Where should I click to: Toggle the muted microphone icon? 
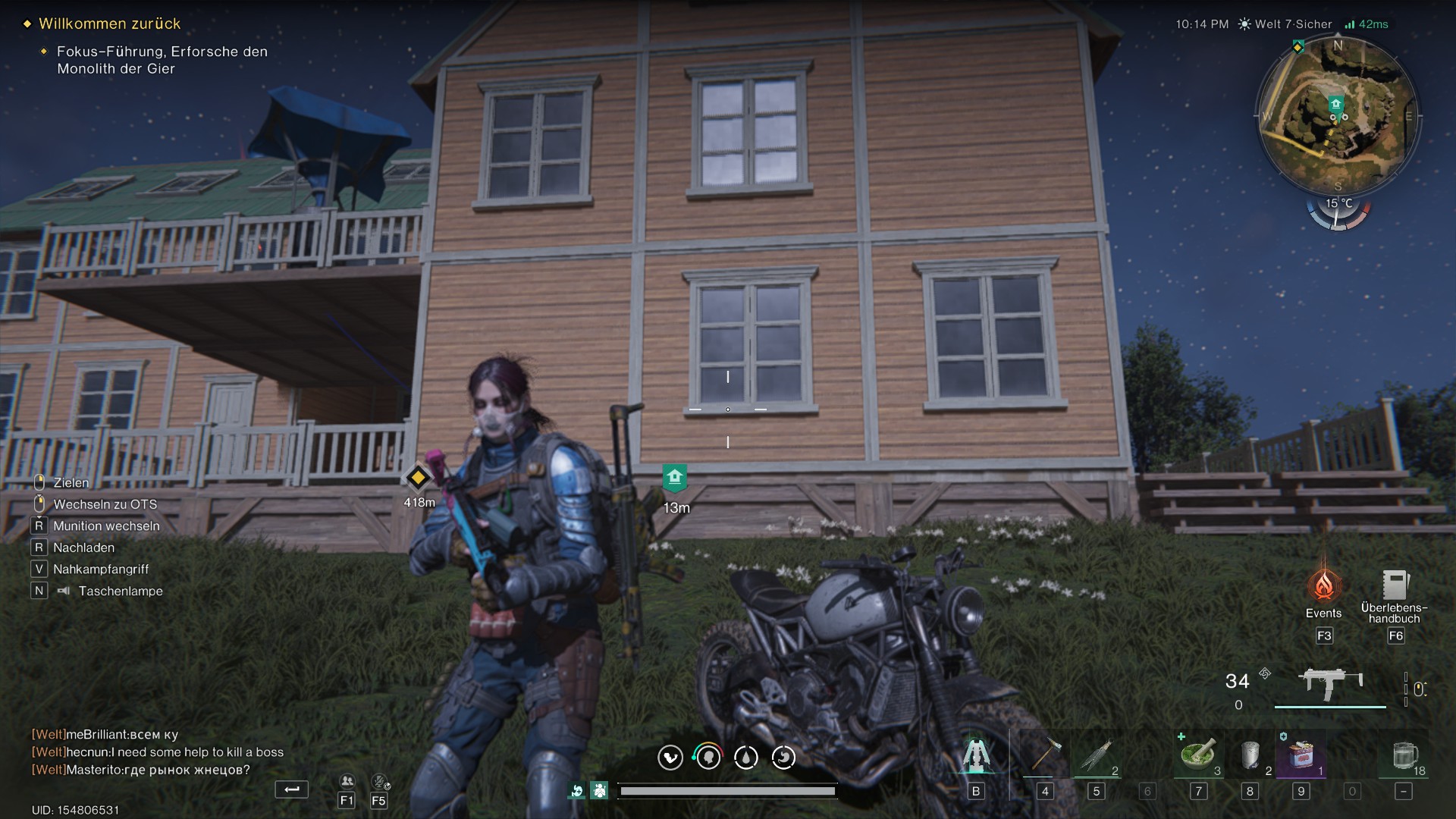[379, 782]
